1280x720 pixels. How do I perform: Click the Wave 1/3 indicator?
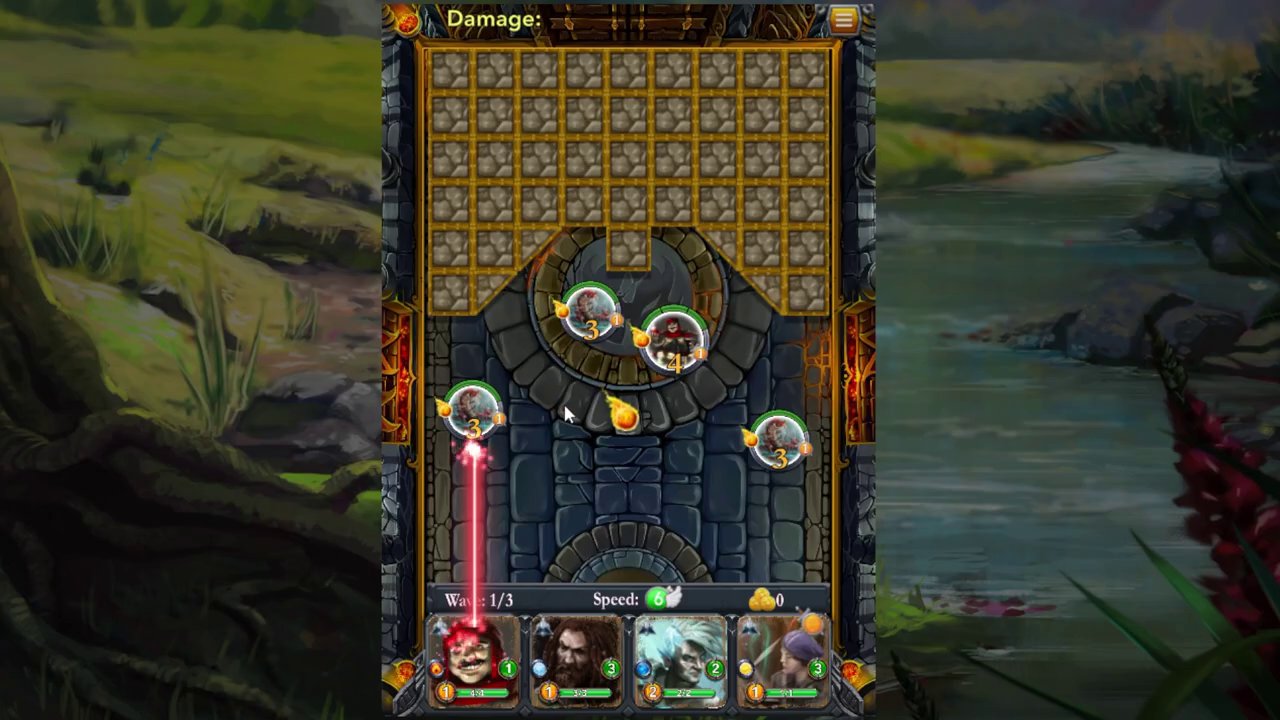click(477, 599)
